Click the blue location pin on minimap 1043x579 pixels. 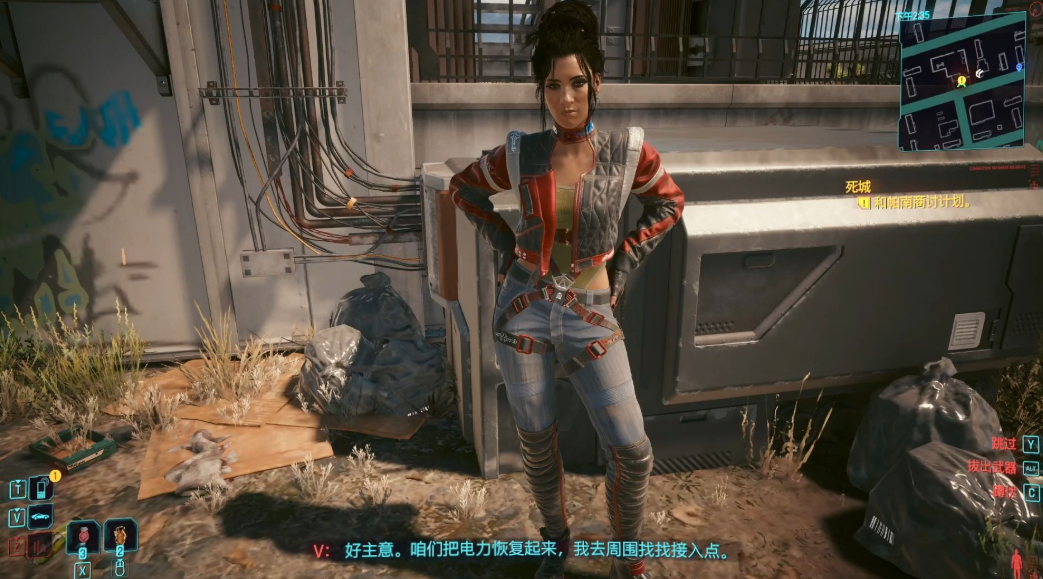[1019, 67]
